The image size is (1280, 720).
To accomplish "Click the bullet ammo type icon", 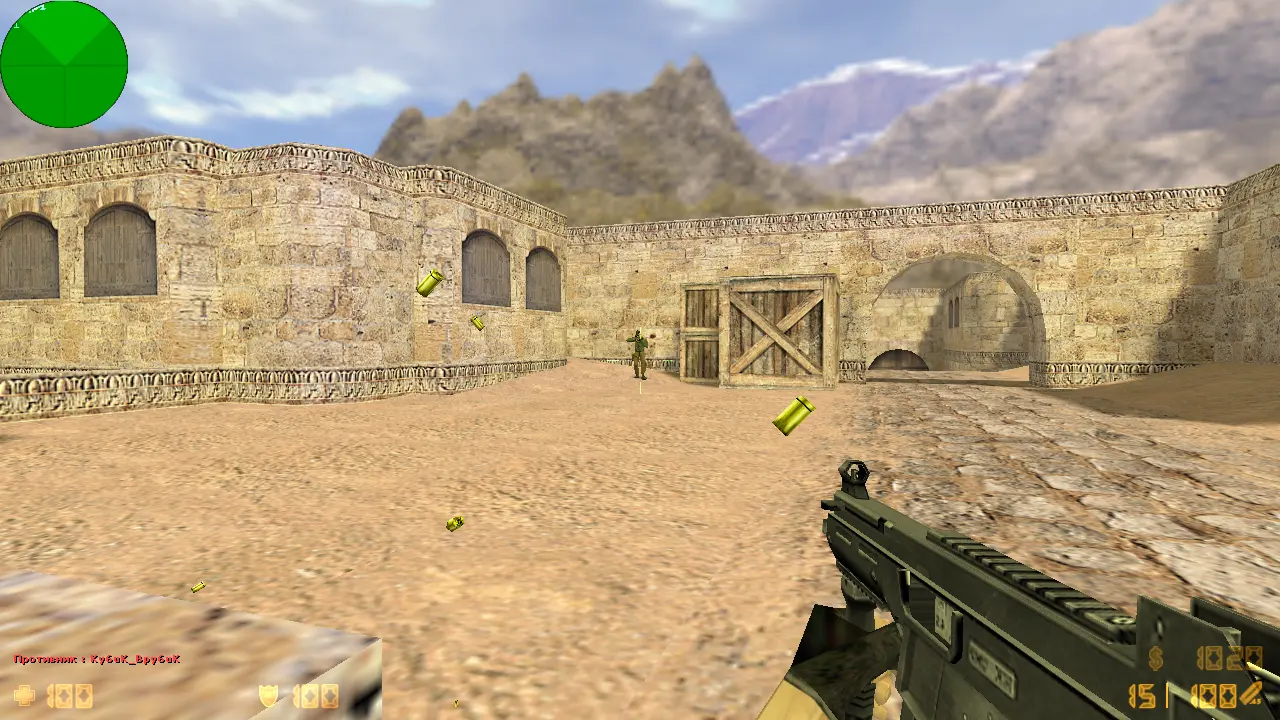I will coord(1251,694).
